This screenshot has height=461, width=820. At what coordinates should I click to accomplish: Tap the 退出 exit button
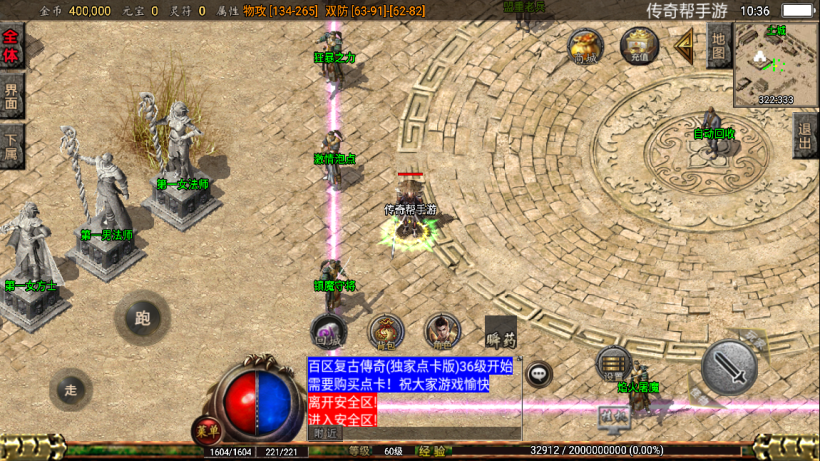click(806, 135)
